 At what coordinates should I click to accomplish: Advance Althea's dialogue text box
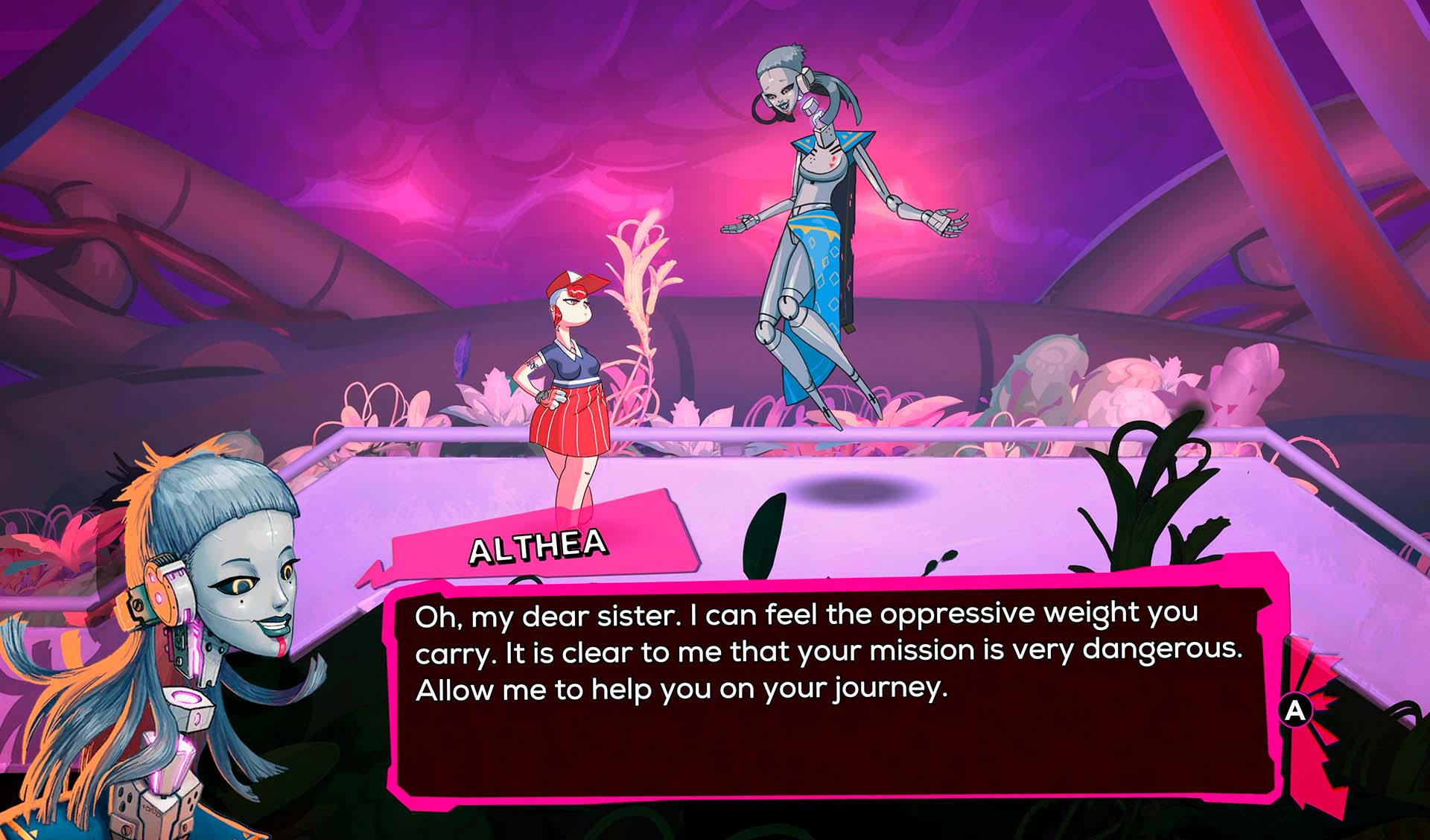[1295, 710]
